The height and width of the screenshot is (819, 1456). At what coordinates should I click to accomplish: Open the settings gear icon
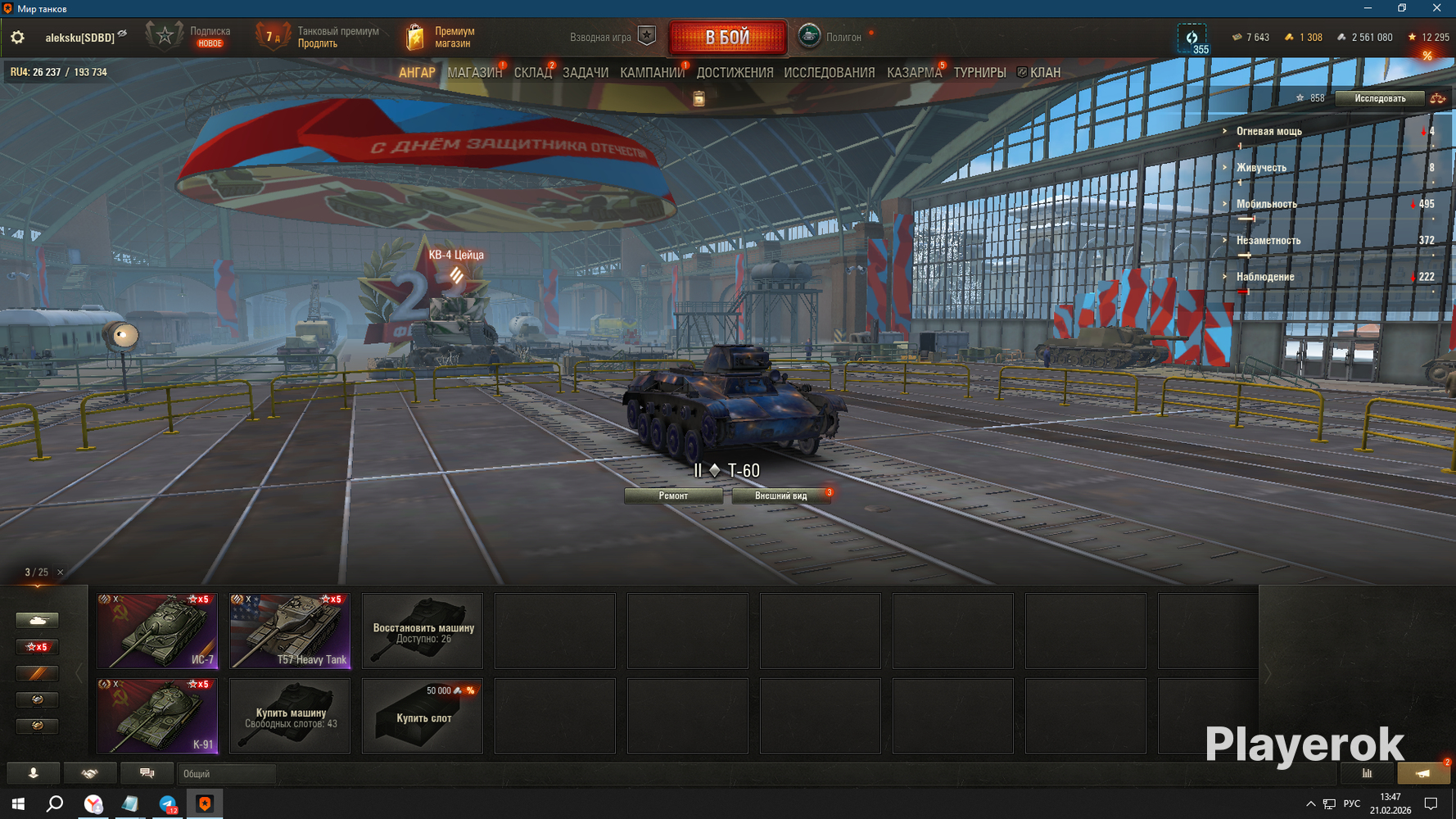(17, 38)
